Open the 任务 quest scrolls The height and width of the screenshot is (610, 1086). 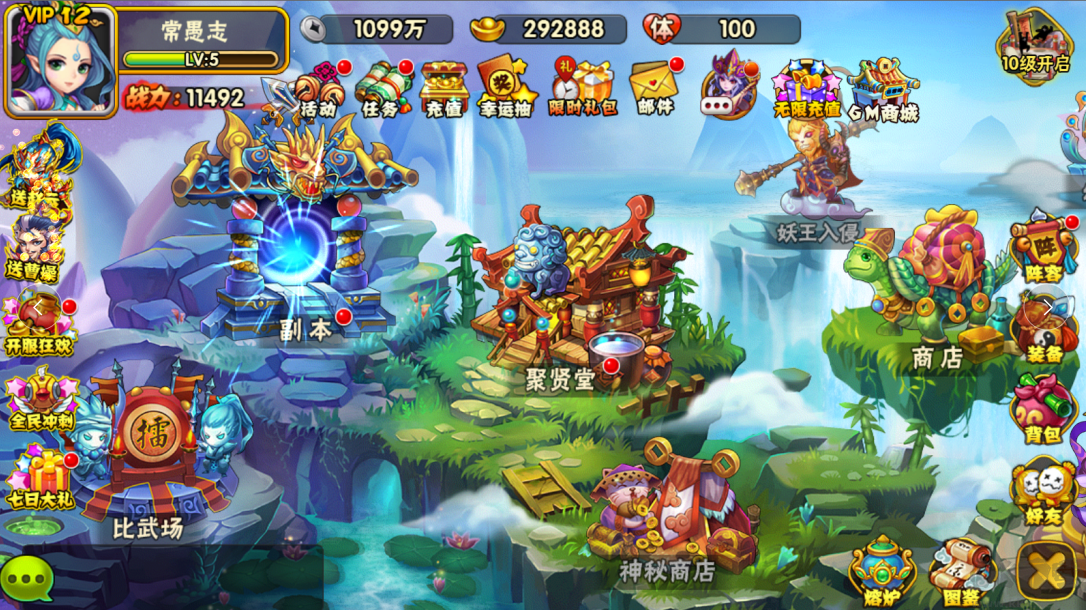tap(382, 89)
